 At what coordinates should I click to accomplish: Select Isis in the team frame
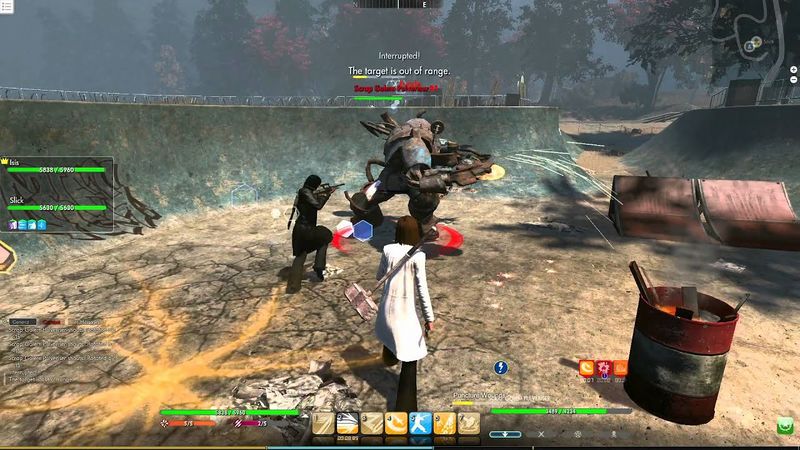tap(57, 169)
